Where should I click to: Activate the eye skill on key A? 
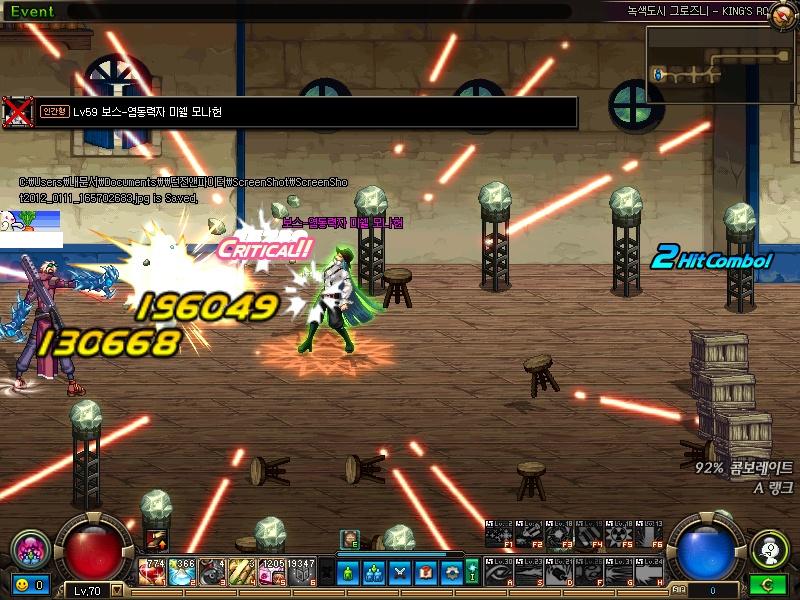pos(498,572)
